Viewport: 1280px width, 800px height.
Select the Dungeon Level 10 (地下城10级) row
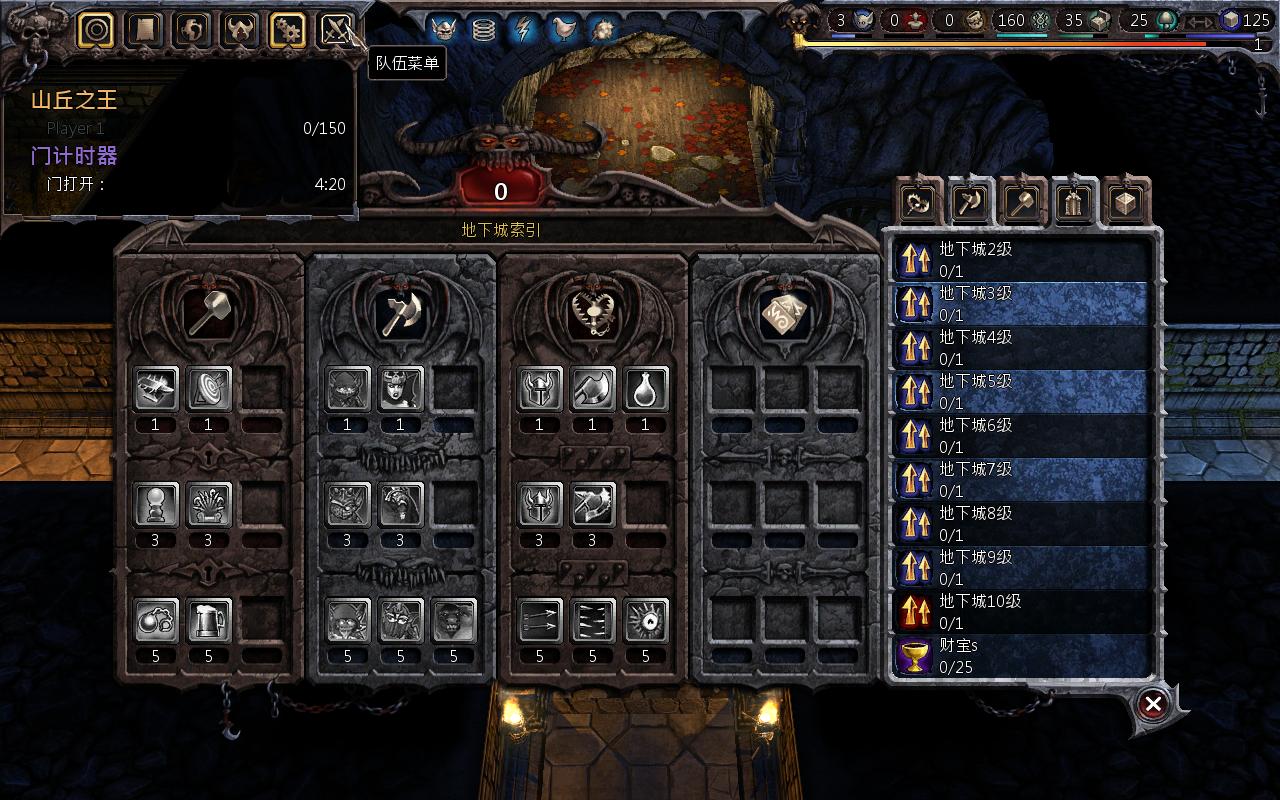coord(1020,612)
